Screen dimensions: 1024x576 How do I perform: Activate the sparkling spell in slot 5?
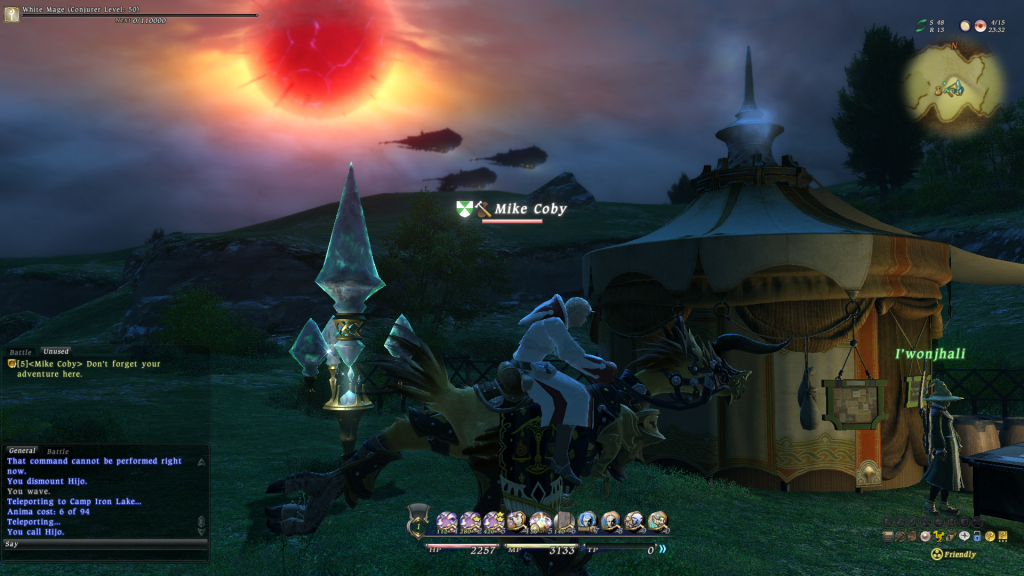point(539,521)
